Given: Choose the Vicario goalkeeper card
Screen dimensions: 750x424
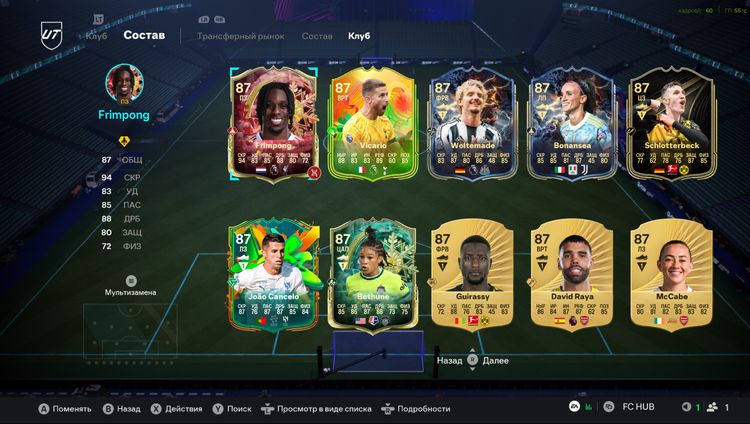Looking at the screenshot, I should (x=371, y=126).
